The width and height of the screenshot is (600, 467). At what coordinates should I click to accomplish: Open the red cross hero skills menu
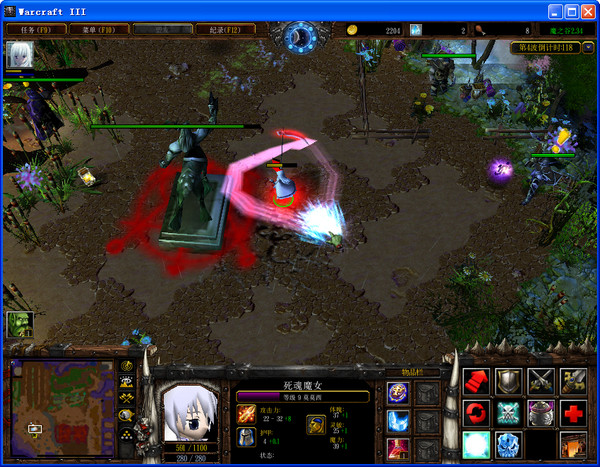coord(574,413)
